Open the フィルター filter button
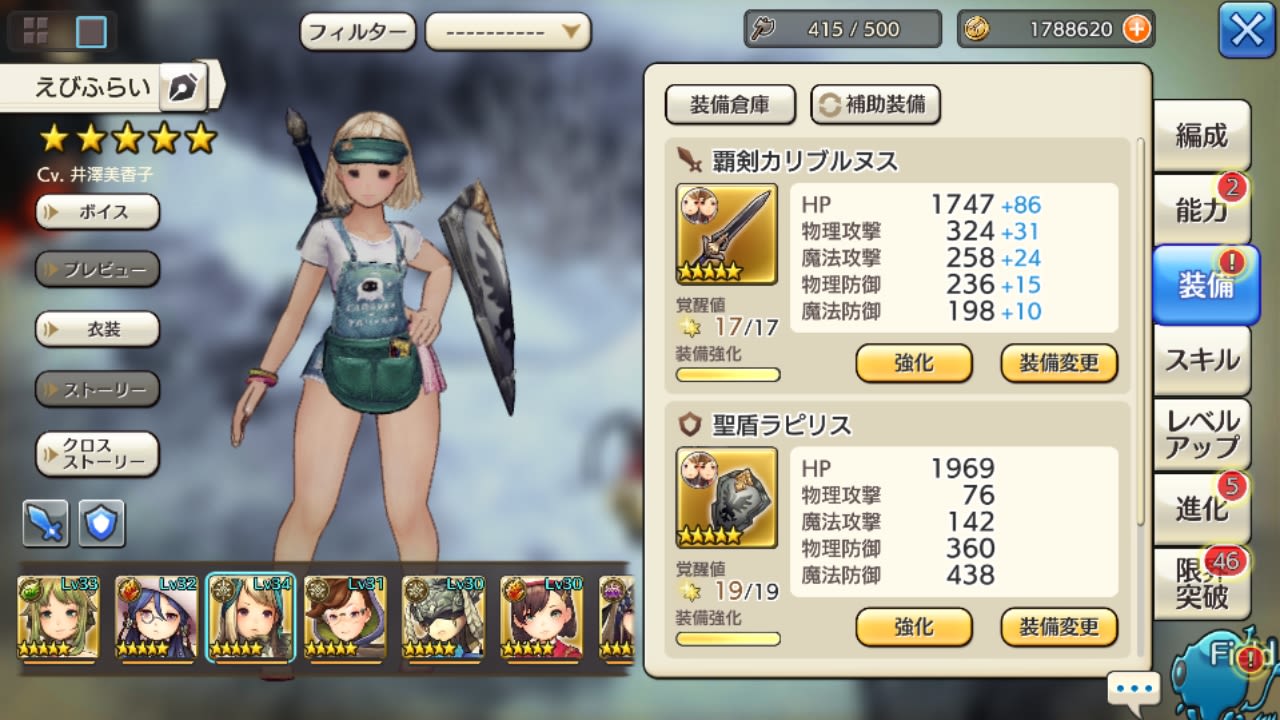1280x720 pixels. tap(358, 31)
